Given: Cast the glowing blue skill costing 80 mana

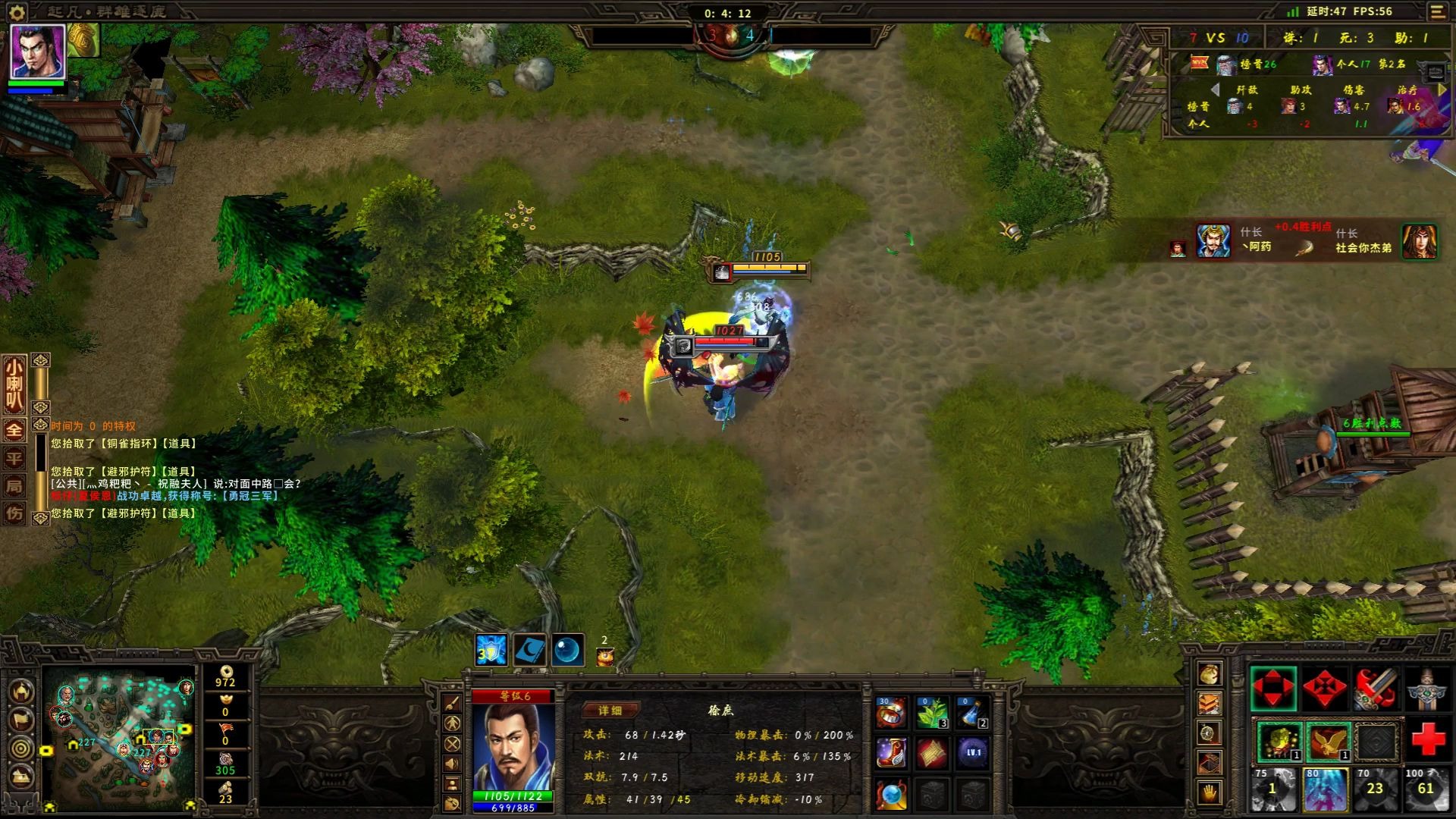Looking at the screenshot, I should tap(1324, 789).
